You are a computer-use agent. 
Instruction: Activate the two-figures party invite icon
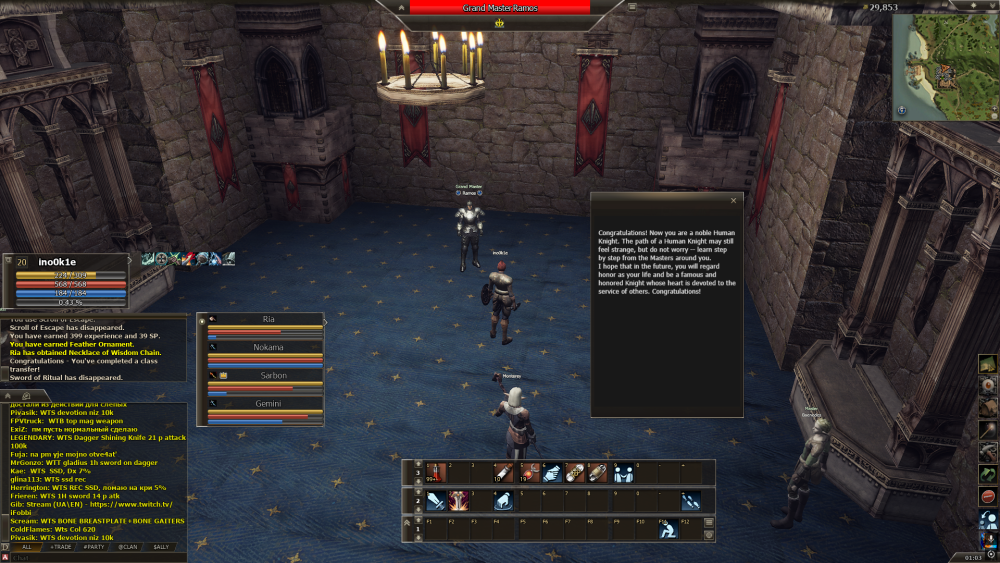(x=622, y=472)
